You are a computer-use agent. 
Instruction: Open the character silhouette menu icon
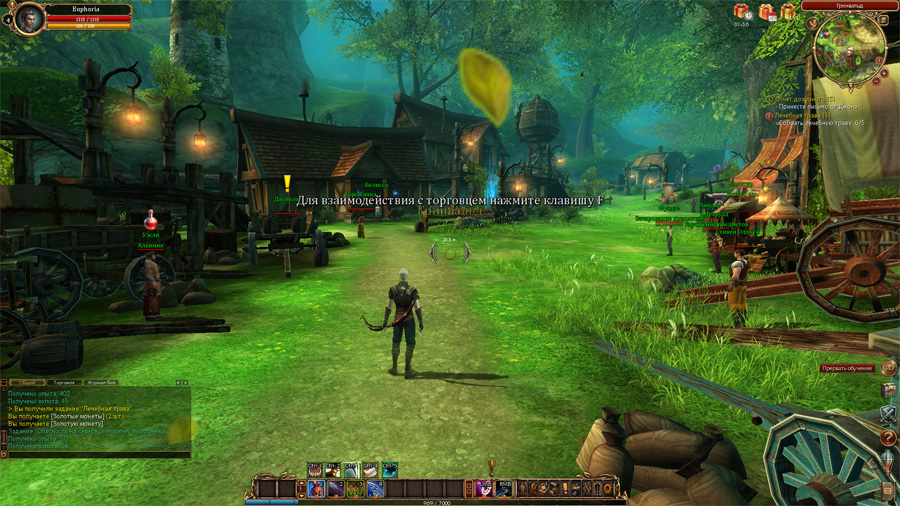523,489
